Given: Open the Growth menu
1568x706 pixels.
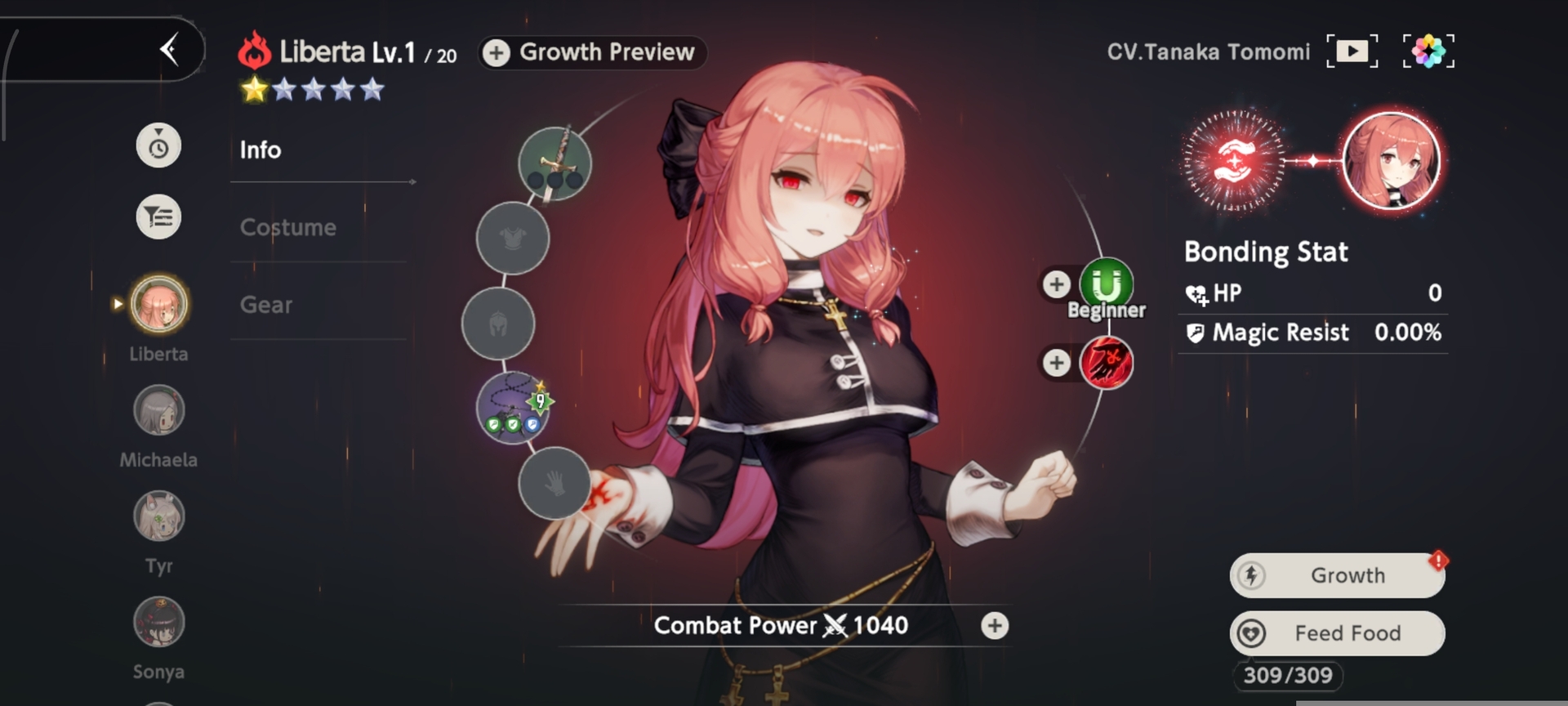Looking at the screenshot, I should [1337, 575].
